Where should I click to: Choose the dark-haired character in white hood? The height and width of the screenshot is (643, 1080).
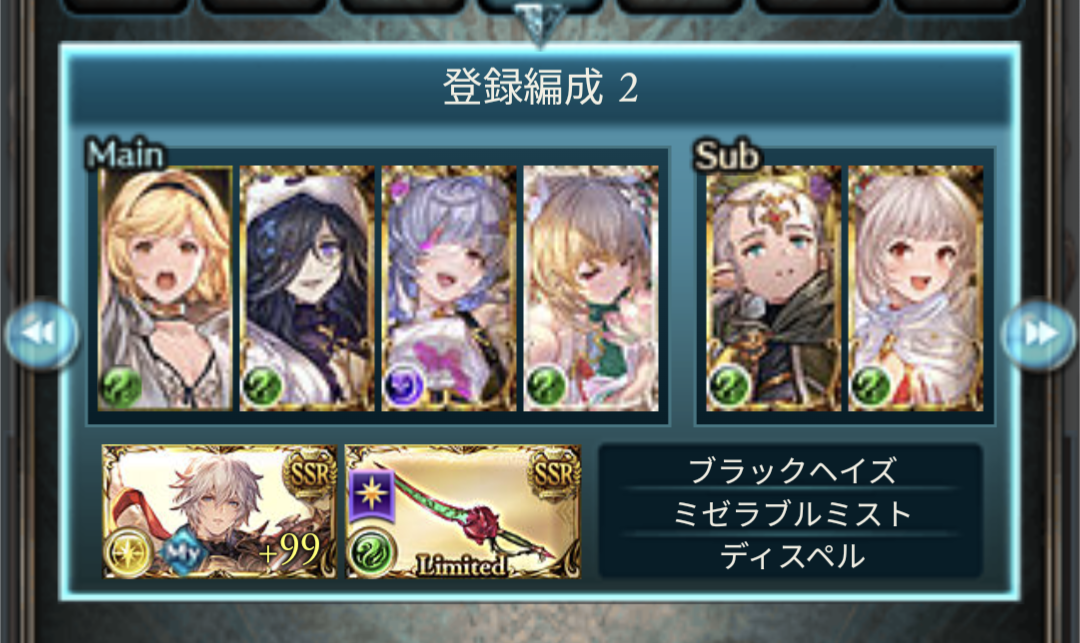pyautogui.click(x=308, y=288)
